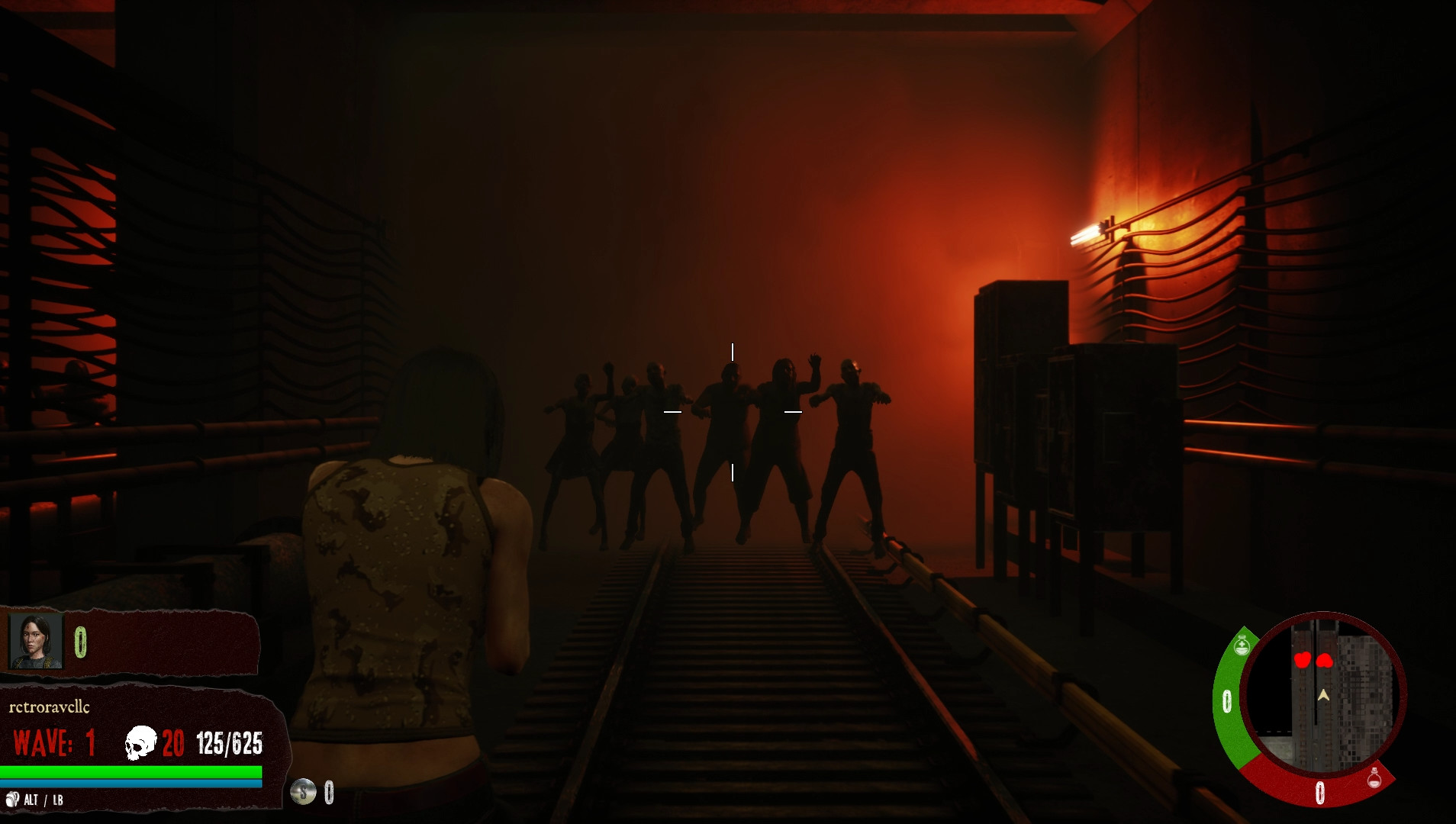Click the red potion count of zero

click(x=1320, y=791)
